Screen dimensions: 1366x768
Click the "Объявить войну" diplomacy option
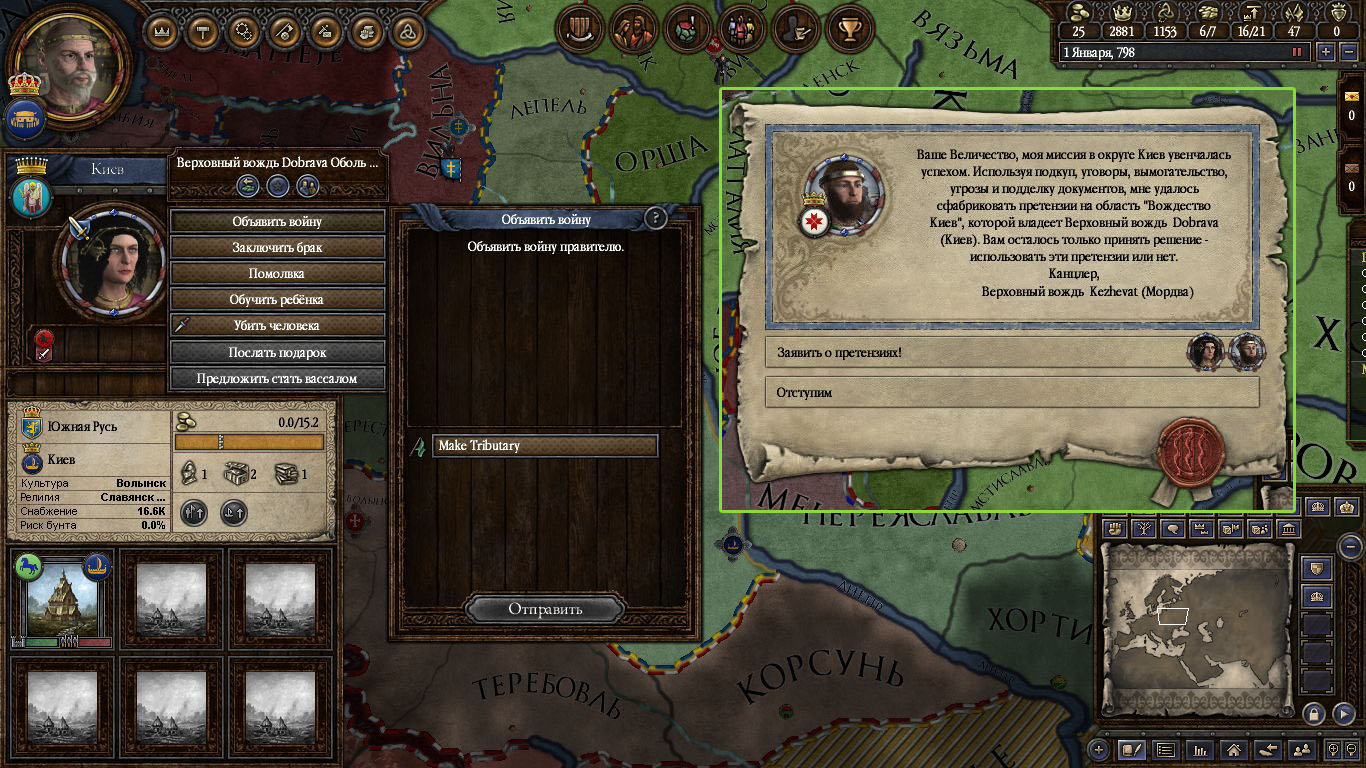coord(277,221)
